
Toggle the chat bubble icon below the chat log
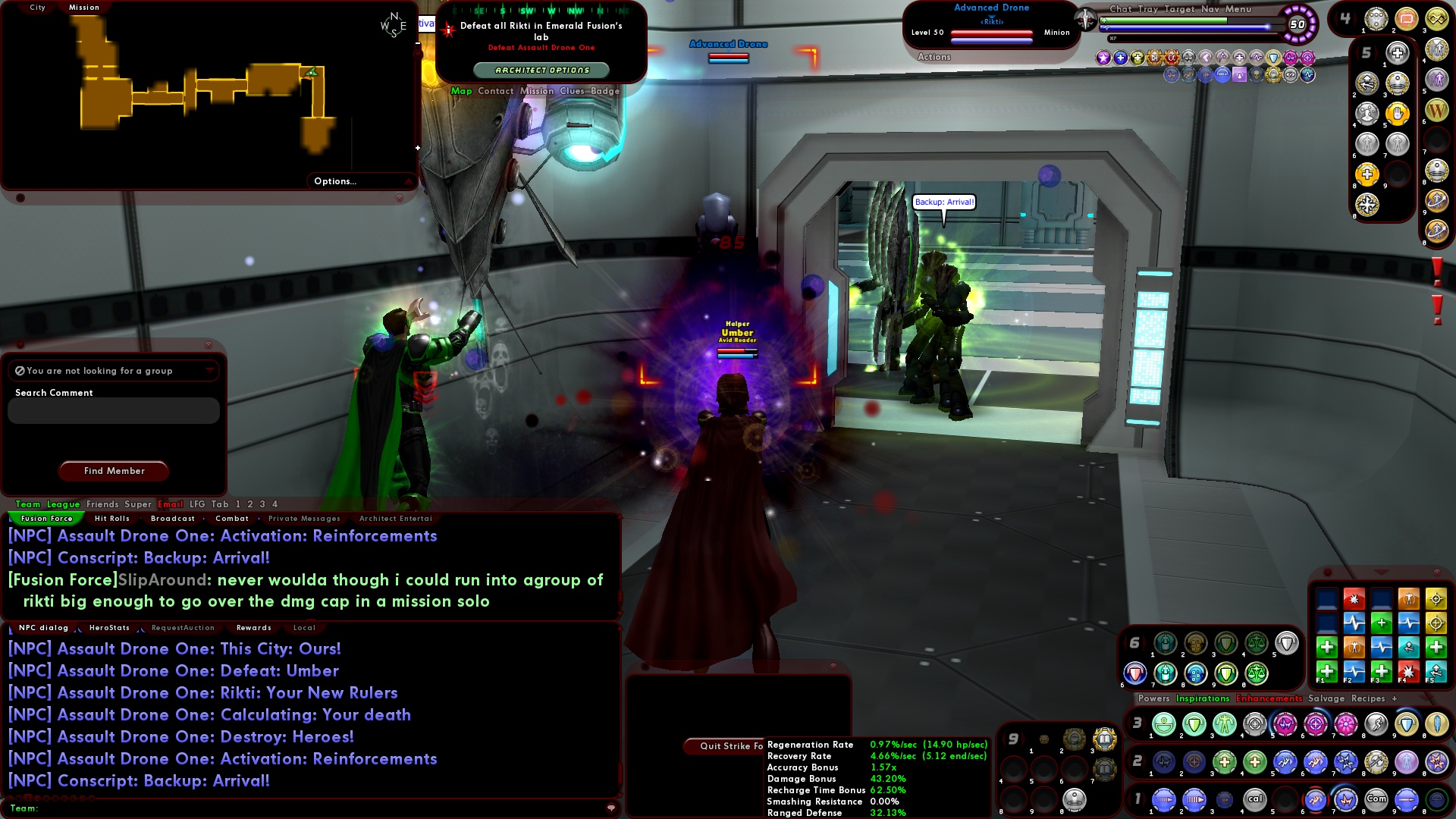click(x=610, y=808)
